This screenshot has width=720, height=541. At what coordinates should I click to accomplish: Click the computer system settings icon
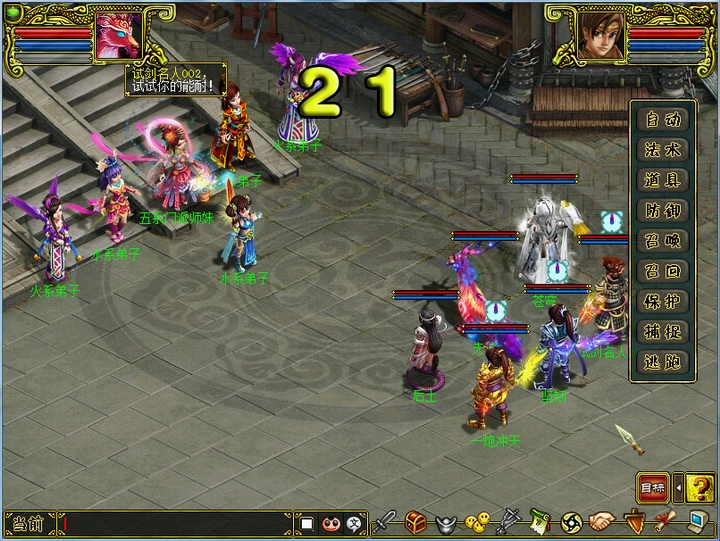[x=696, y=522]
